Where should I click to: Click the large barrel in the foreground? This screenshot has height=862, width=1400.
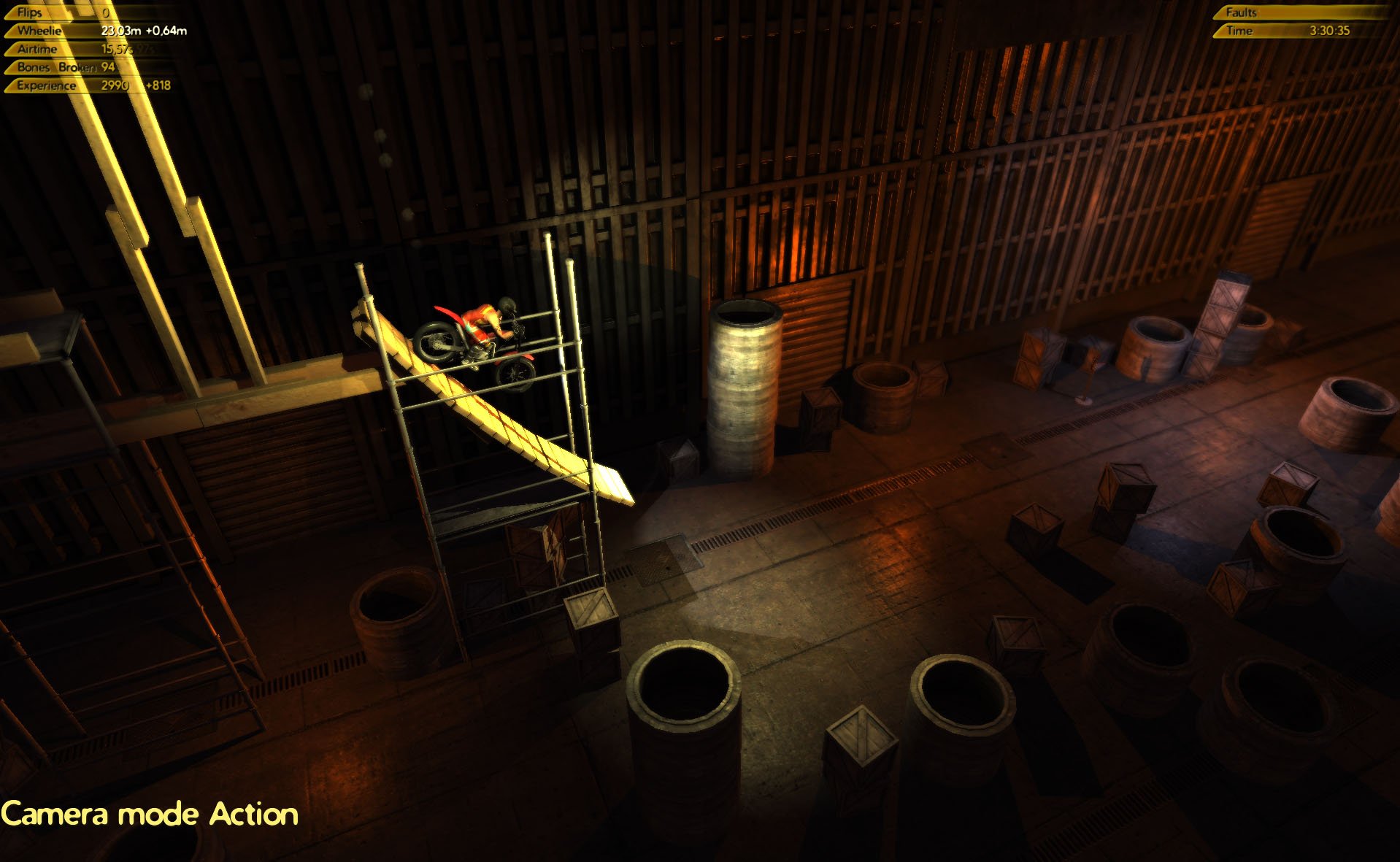[686, 715]
